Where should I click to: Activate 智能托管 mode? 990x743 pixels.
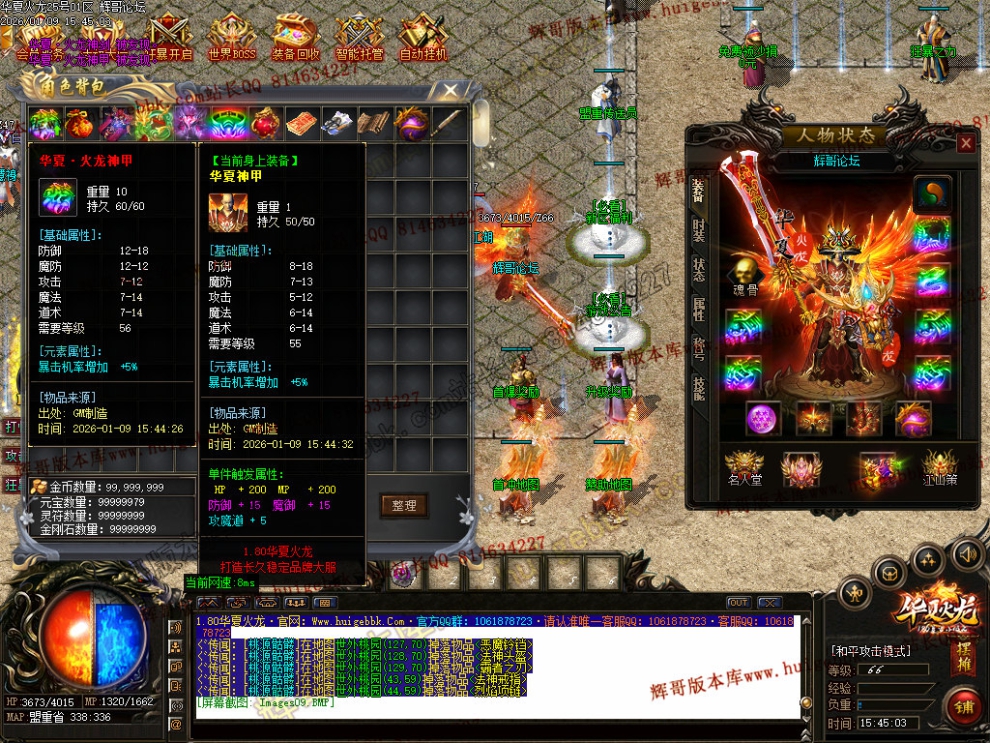click(360, 38)
